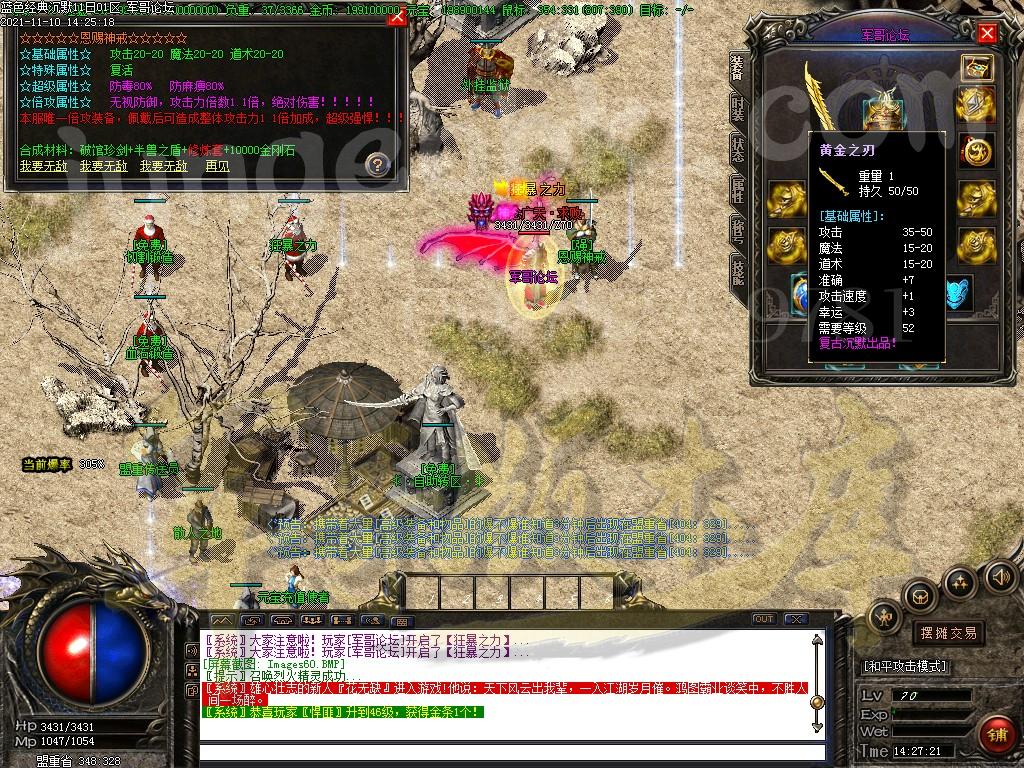Image resolution: width=1024 pixels, height=768 pixels.
Task: Select the 装备 (equipment) tab
Action: [738, 67]
